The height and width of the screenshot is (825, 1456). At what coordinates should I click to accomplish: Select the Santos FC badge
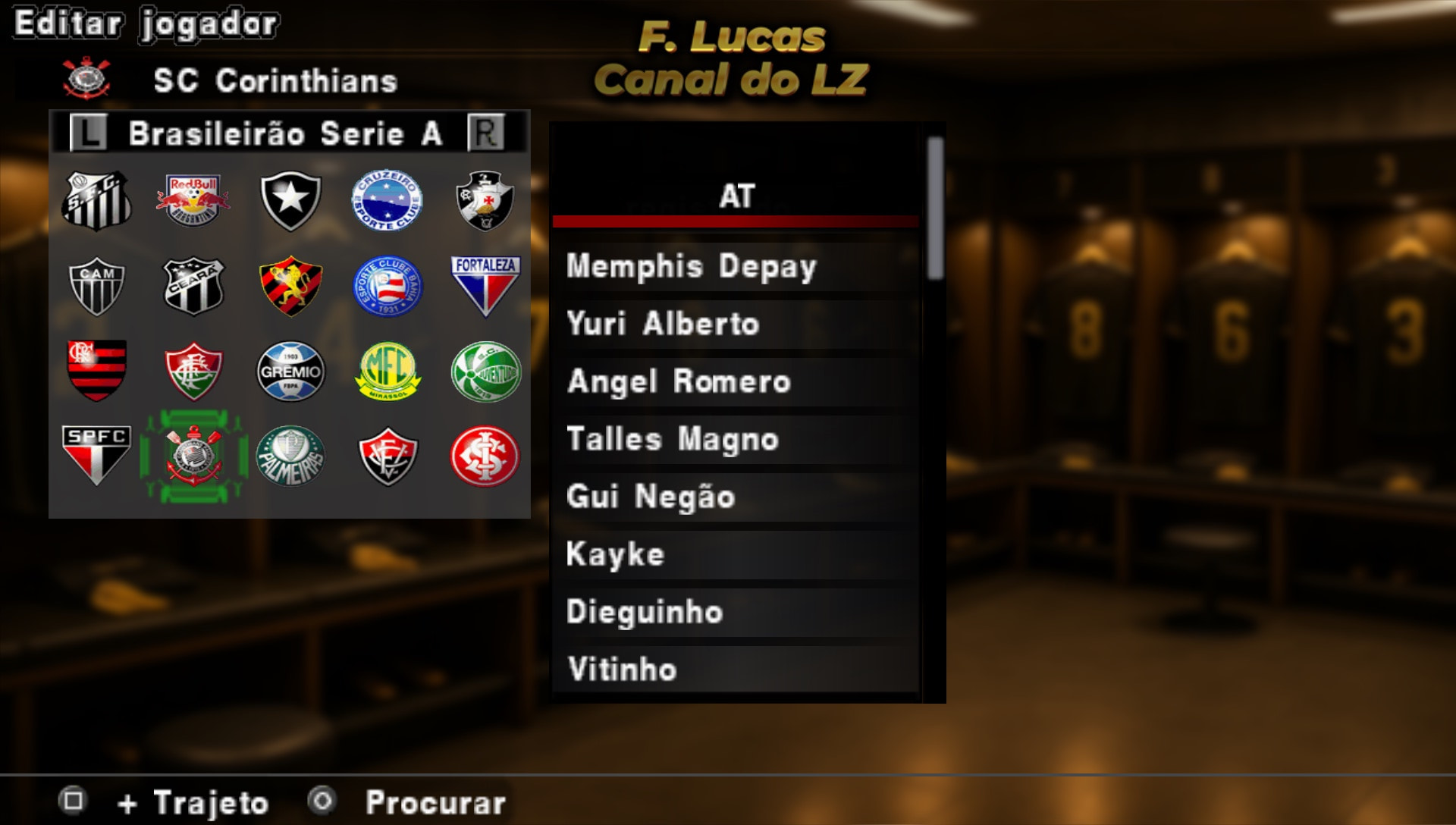coord(96,199)
